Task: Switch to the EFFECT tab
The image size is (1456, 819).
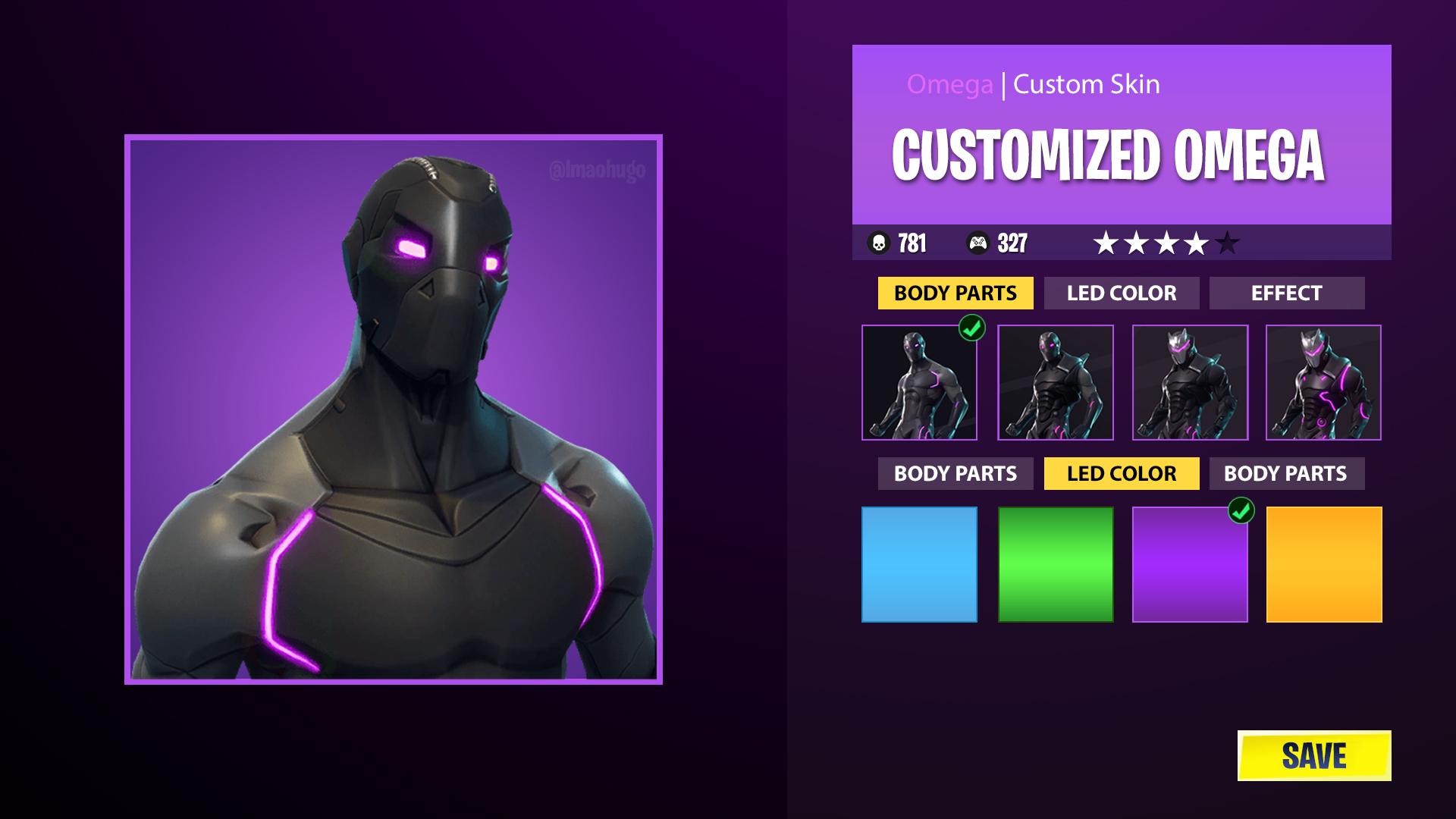Action: pyautogui.click(x=1287, y=293)
